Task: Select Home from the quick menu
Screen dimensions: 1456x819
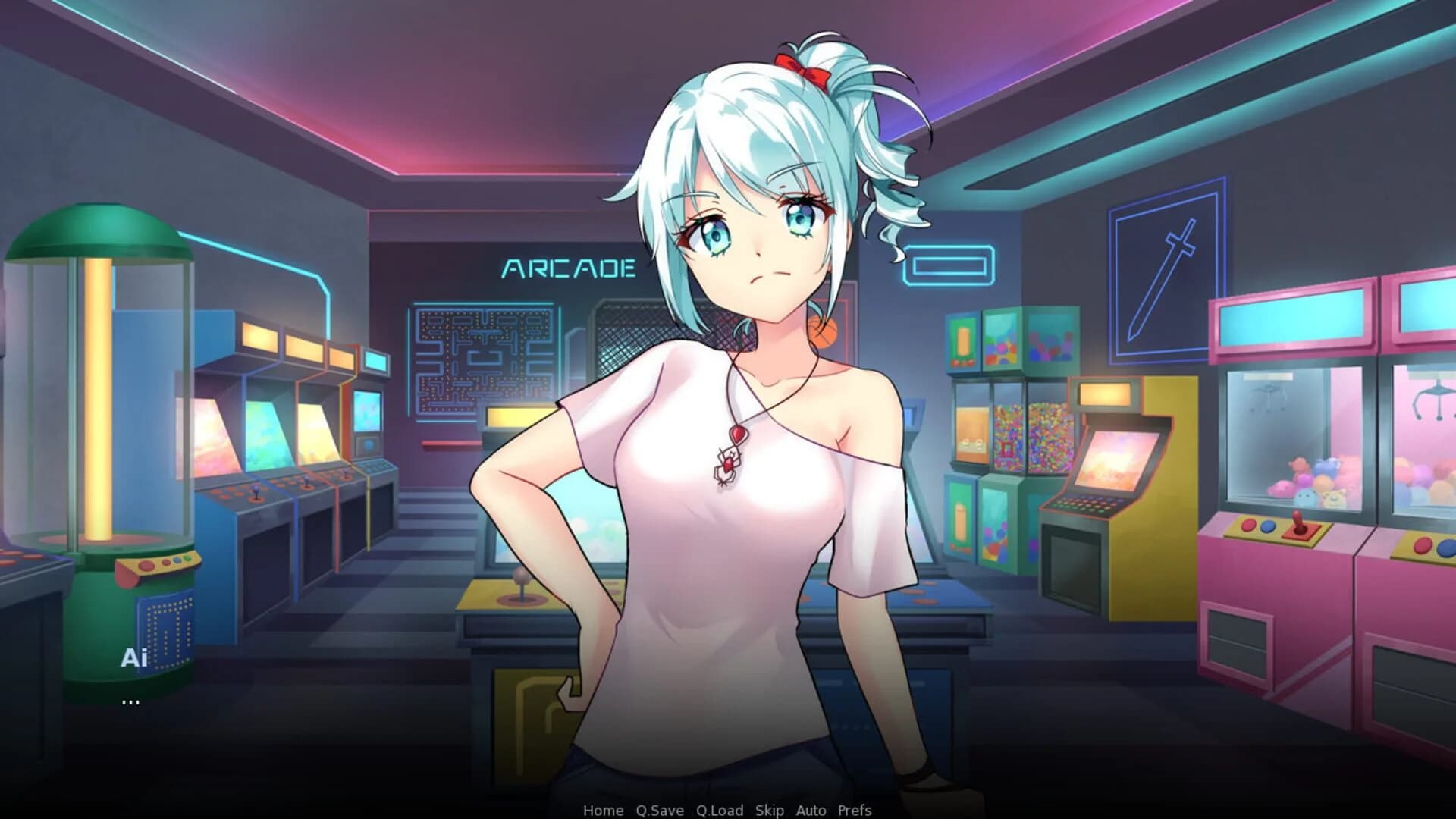Action: click(604, 810)
